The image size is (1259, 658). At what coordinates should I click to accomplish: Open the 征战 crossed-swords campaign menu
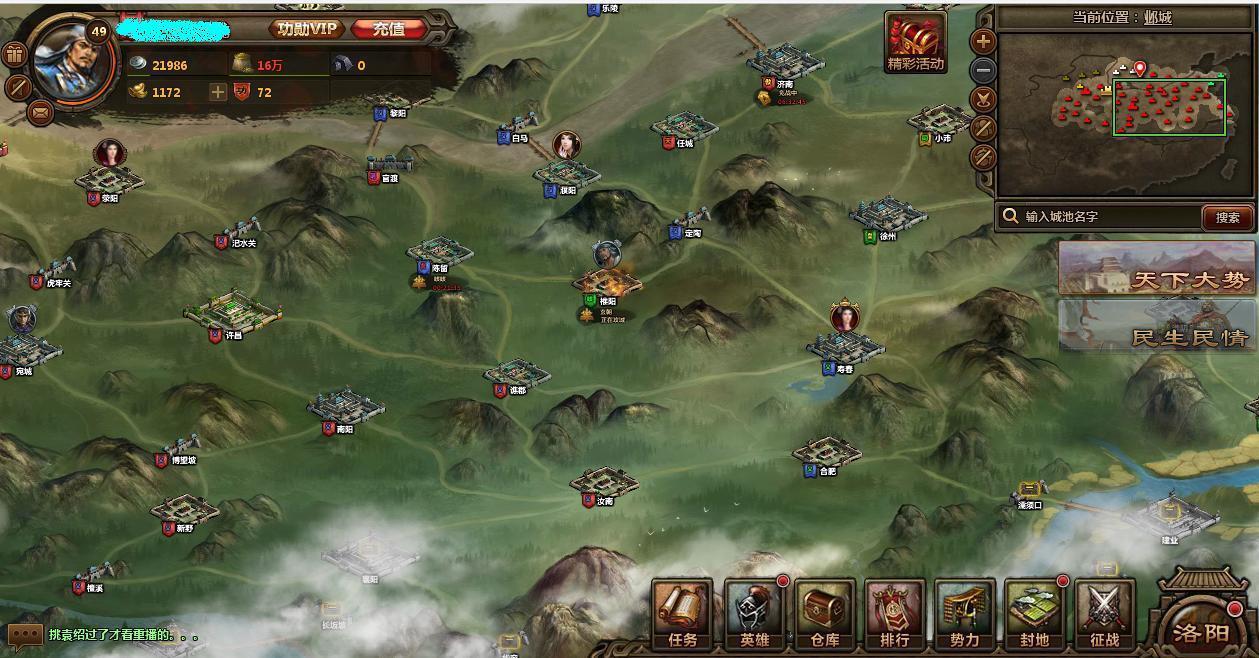[x=1105, y=612]
